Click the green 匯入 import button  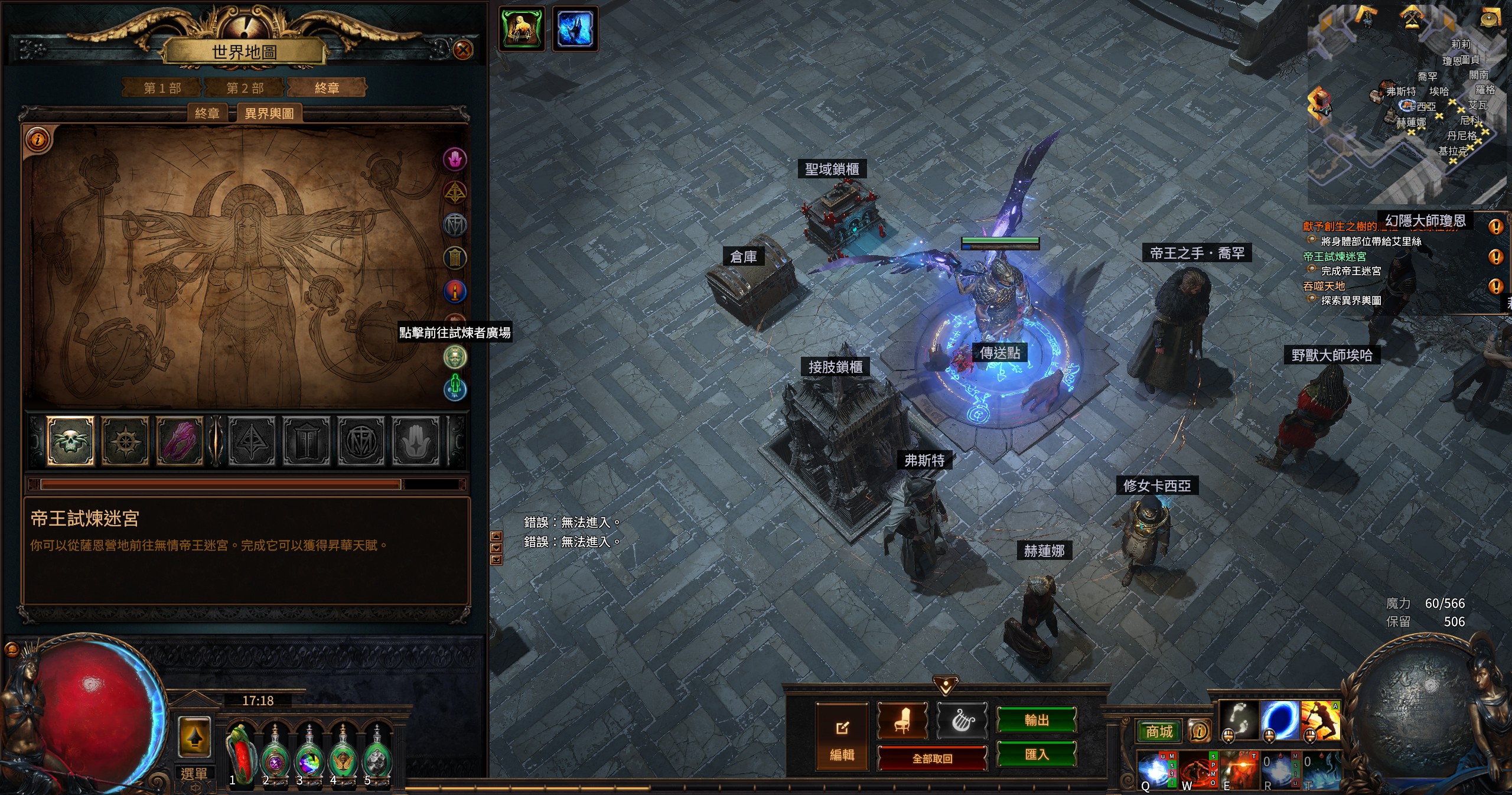point(1037,754)
